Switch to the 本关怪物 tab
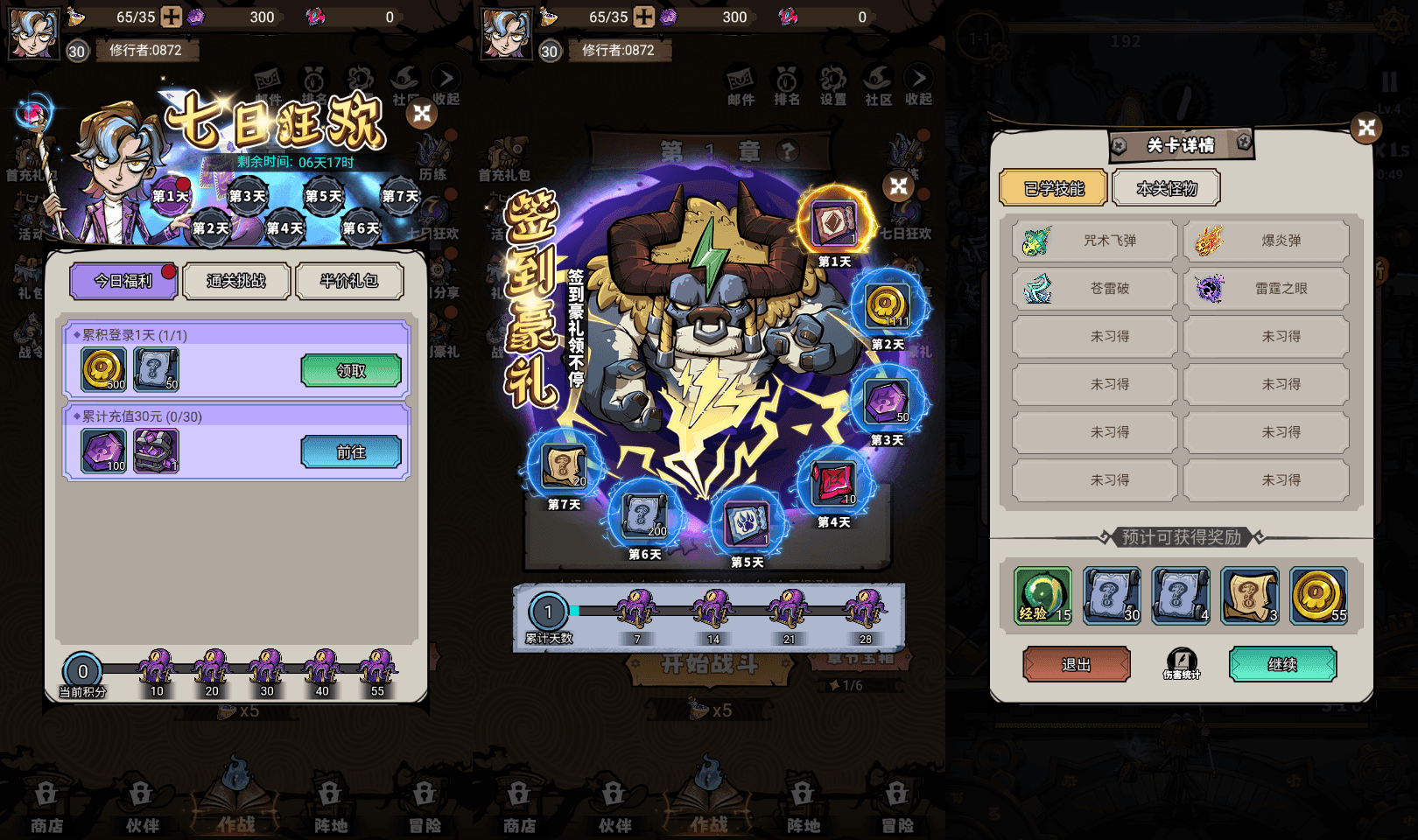The width and height of the screenshot is (1418, 840). tap(1166, 187)
